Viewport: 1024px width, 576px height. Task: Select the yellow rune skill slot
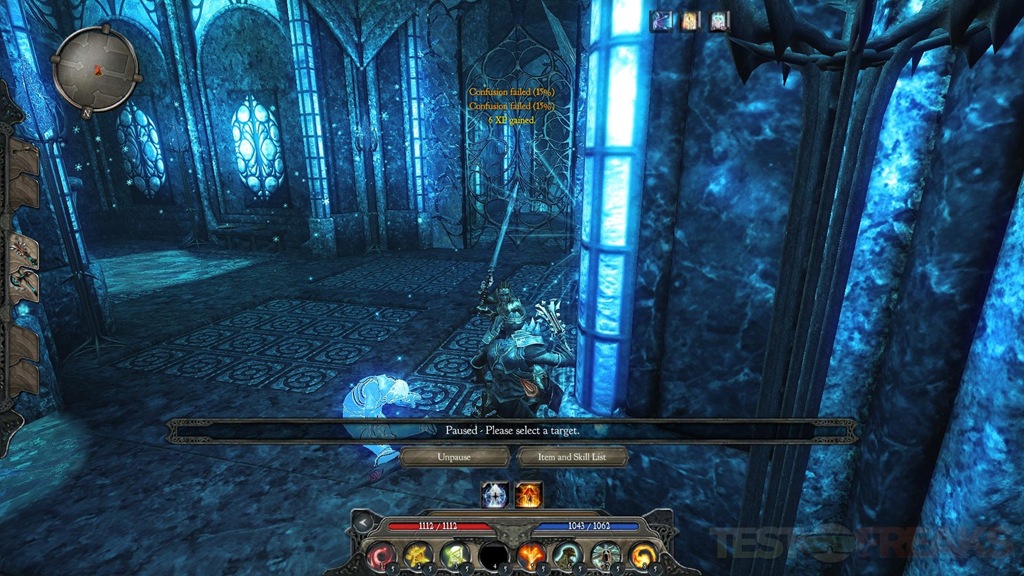pos(418,555)
